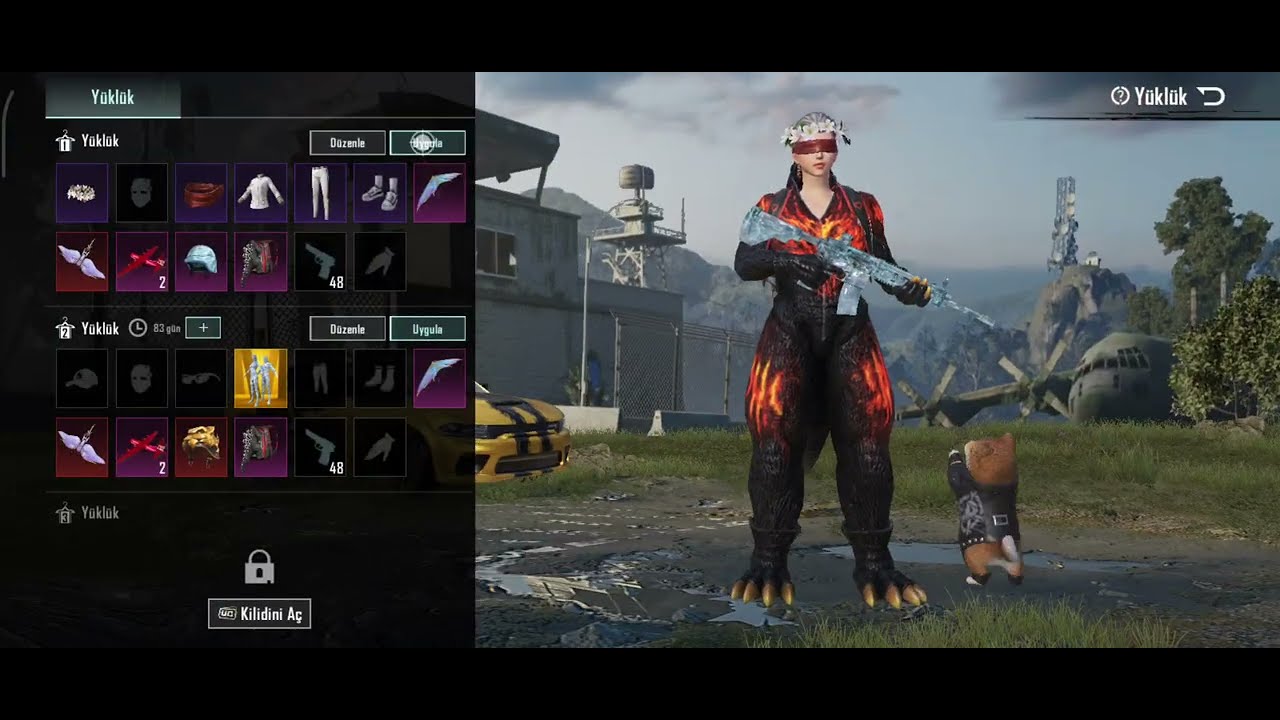The width and height of the screenshot is (1280, 720).
Task: Click Düzenle for wardrobe 1
Action: coord(347,143)
